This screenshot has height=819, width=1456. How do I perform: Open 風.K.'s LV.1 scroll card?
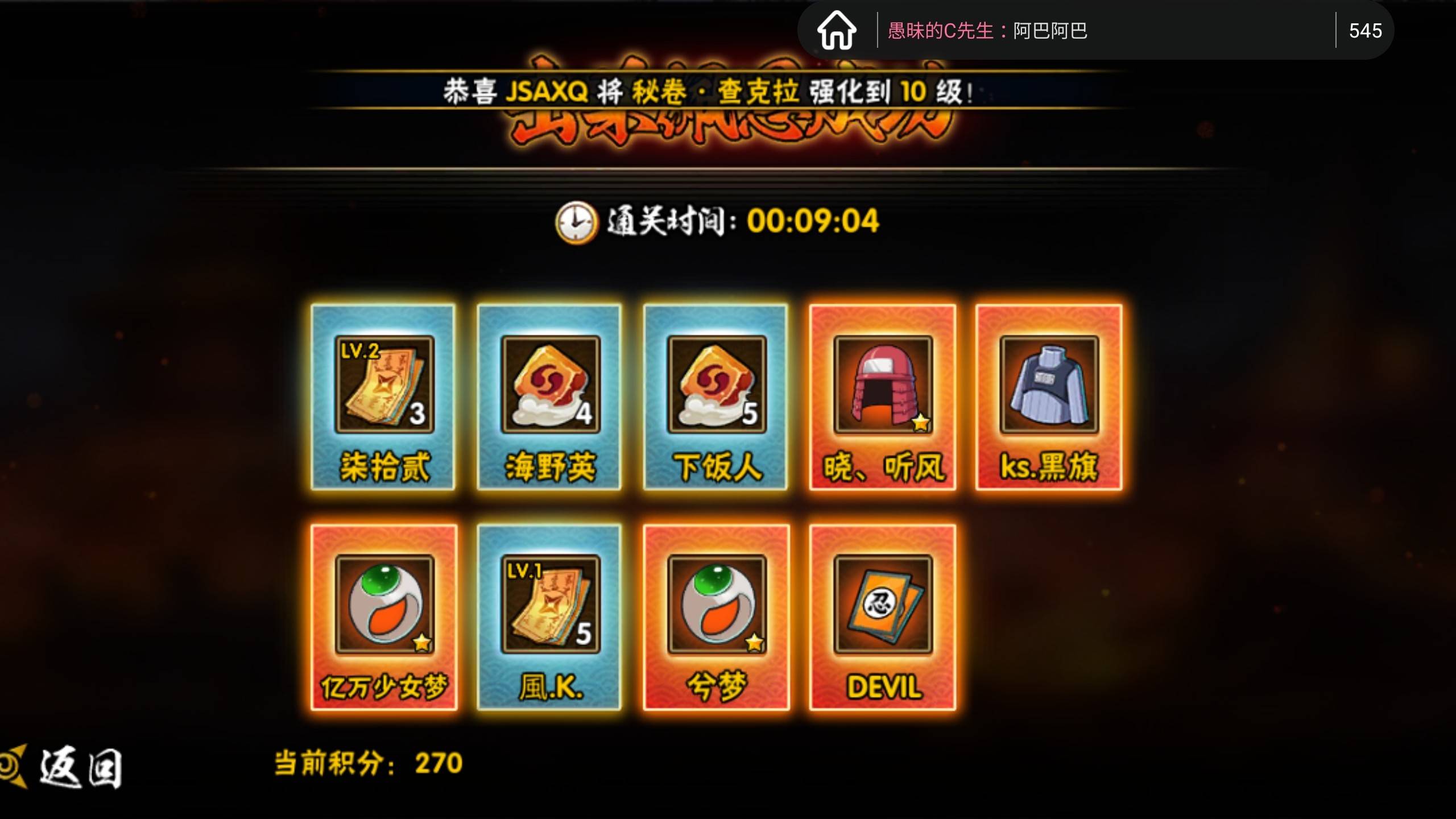[549, 617]
